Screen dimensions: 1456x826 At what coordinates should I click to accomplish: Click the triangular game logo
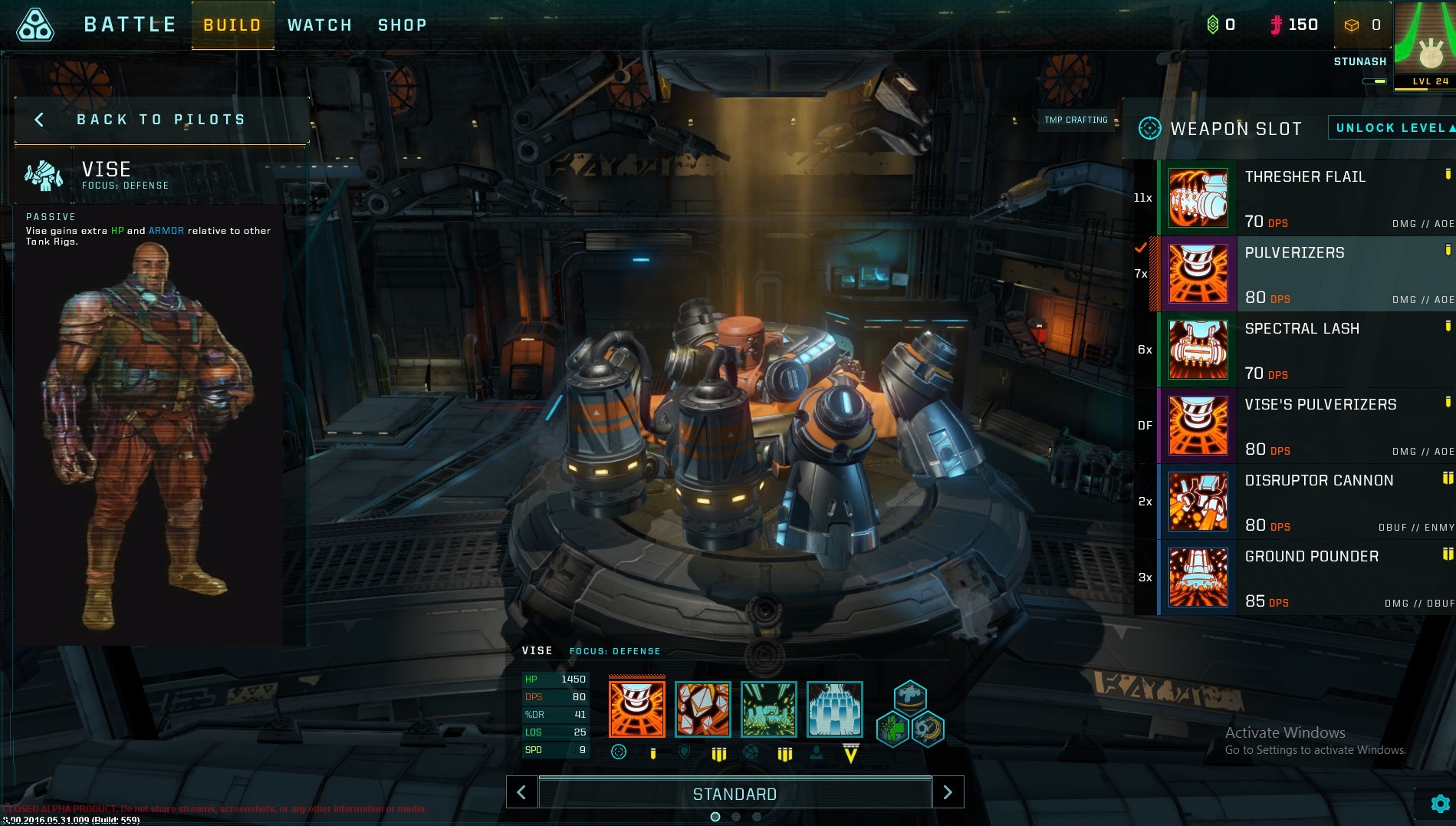tap(35, 25)
